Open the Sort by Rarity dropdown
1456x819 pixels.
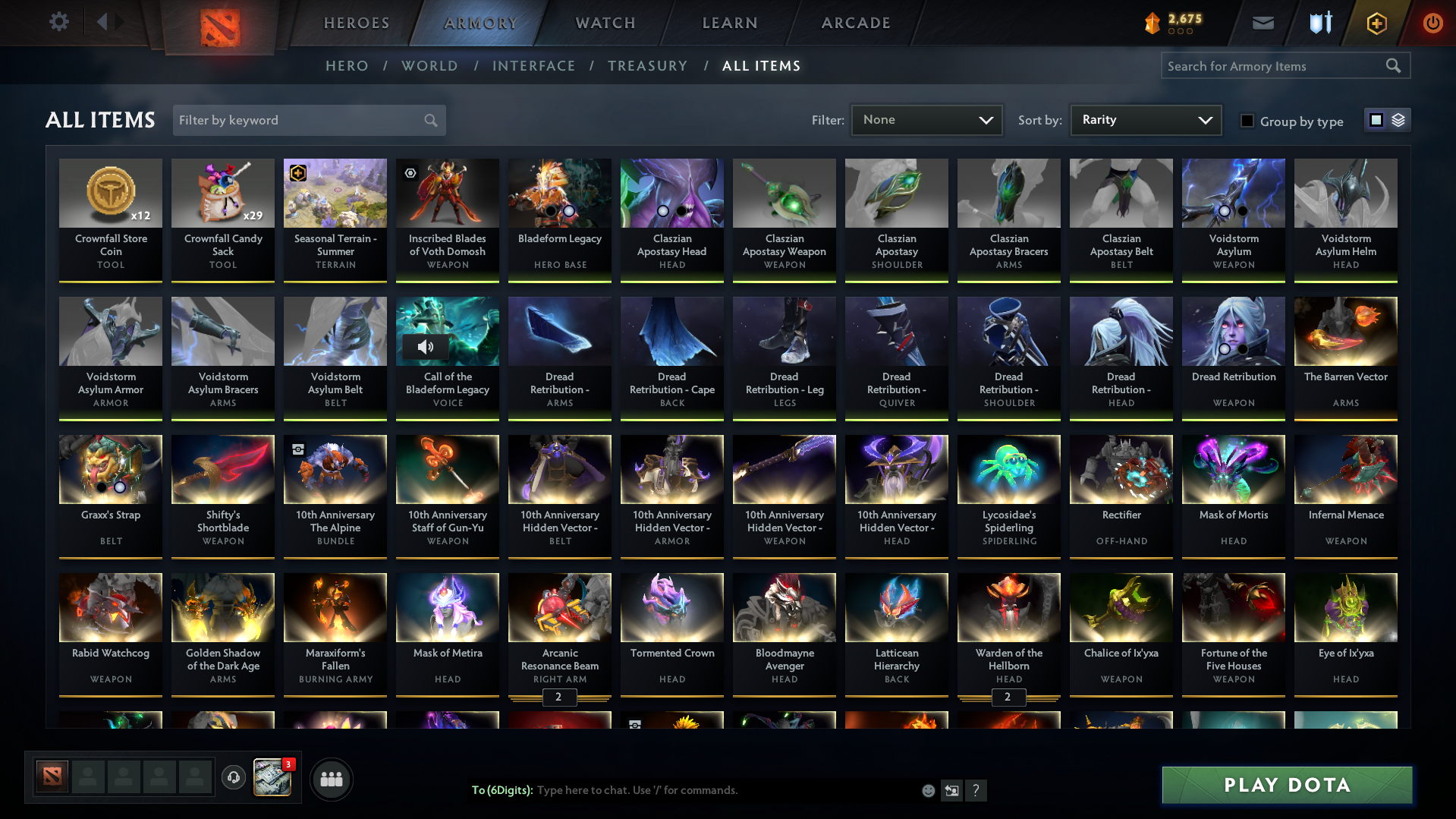[x=1145, y=120]
